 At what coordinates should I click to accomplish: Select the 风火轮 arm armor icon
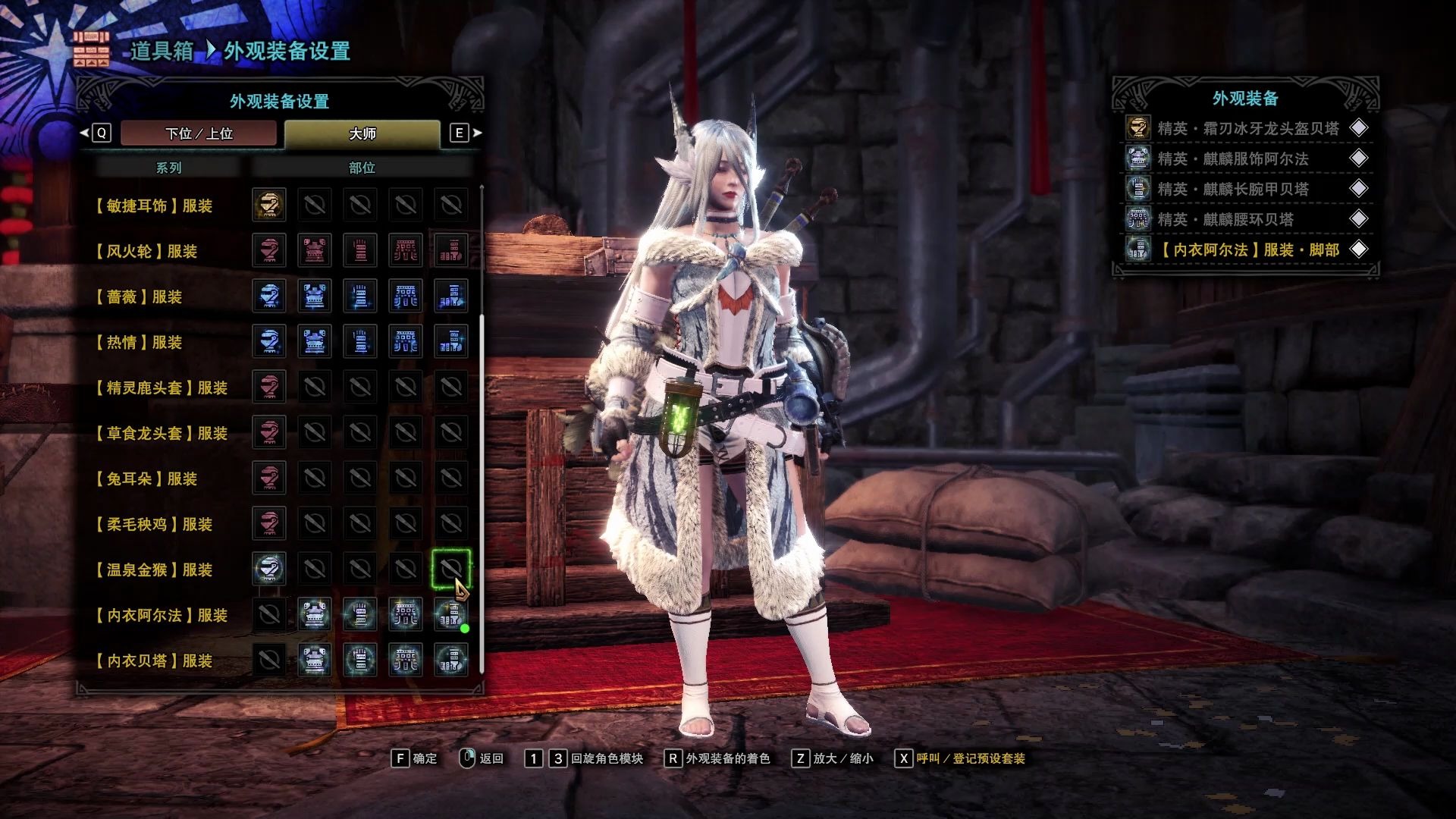point(360,250)
